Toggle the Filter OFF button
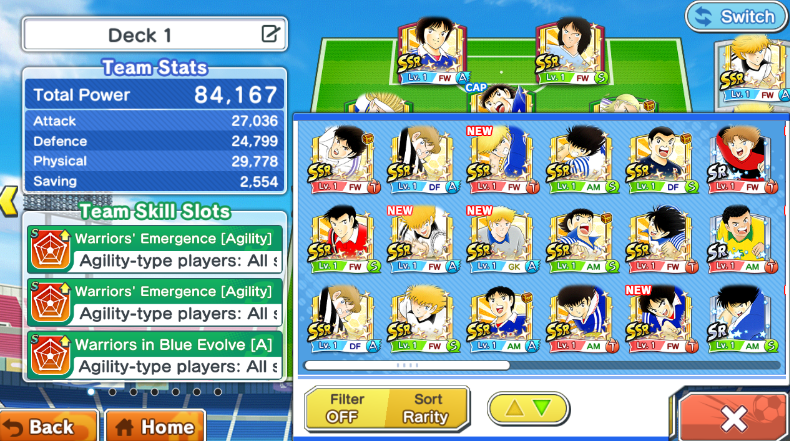The height and width of the screenshot is (441, 790). pyautogui.click(x=347, y=408)
